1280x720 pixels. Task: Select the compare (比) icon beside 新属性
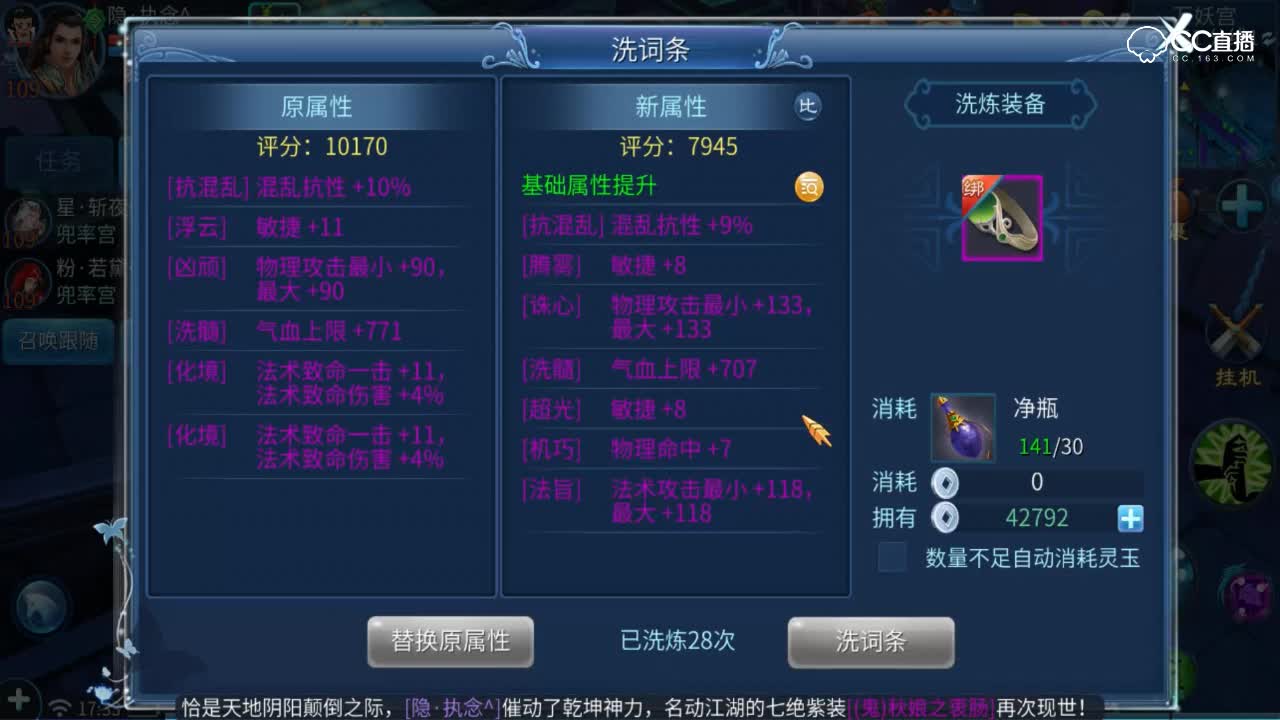click(806, 106)
